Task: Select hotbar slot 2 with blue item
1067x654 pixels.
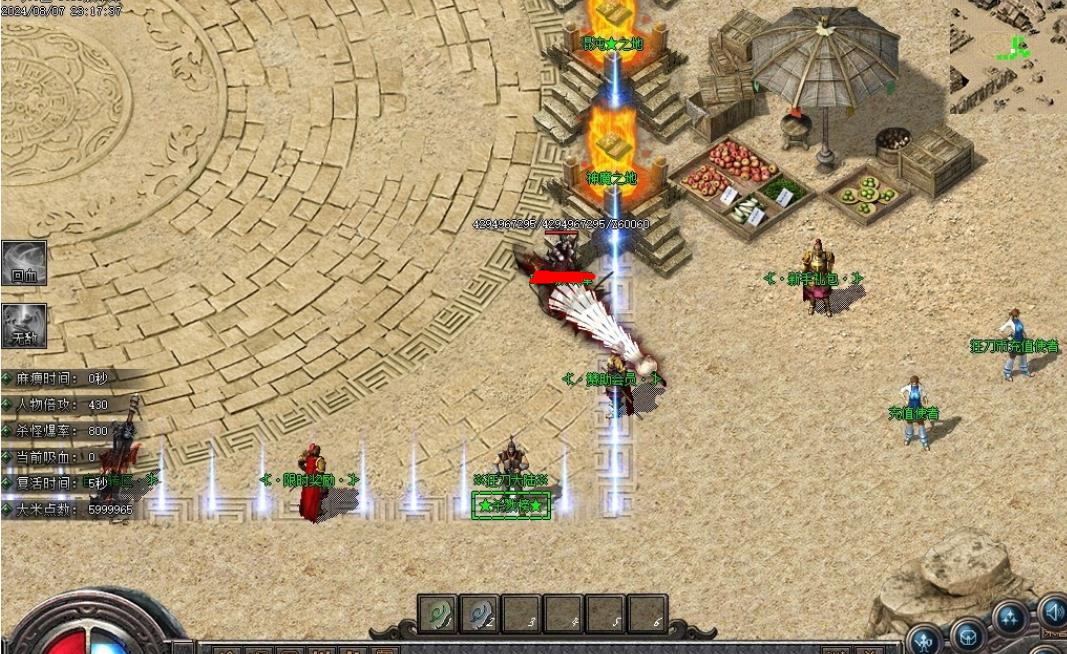Action: click(x=479, y=613)
